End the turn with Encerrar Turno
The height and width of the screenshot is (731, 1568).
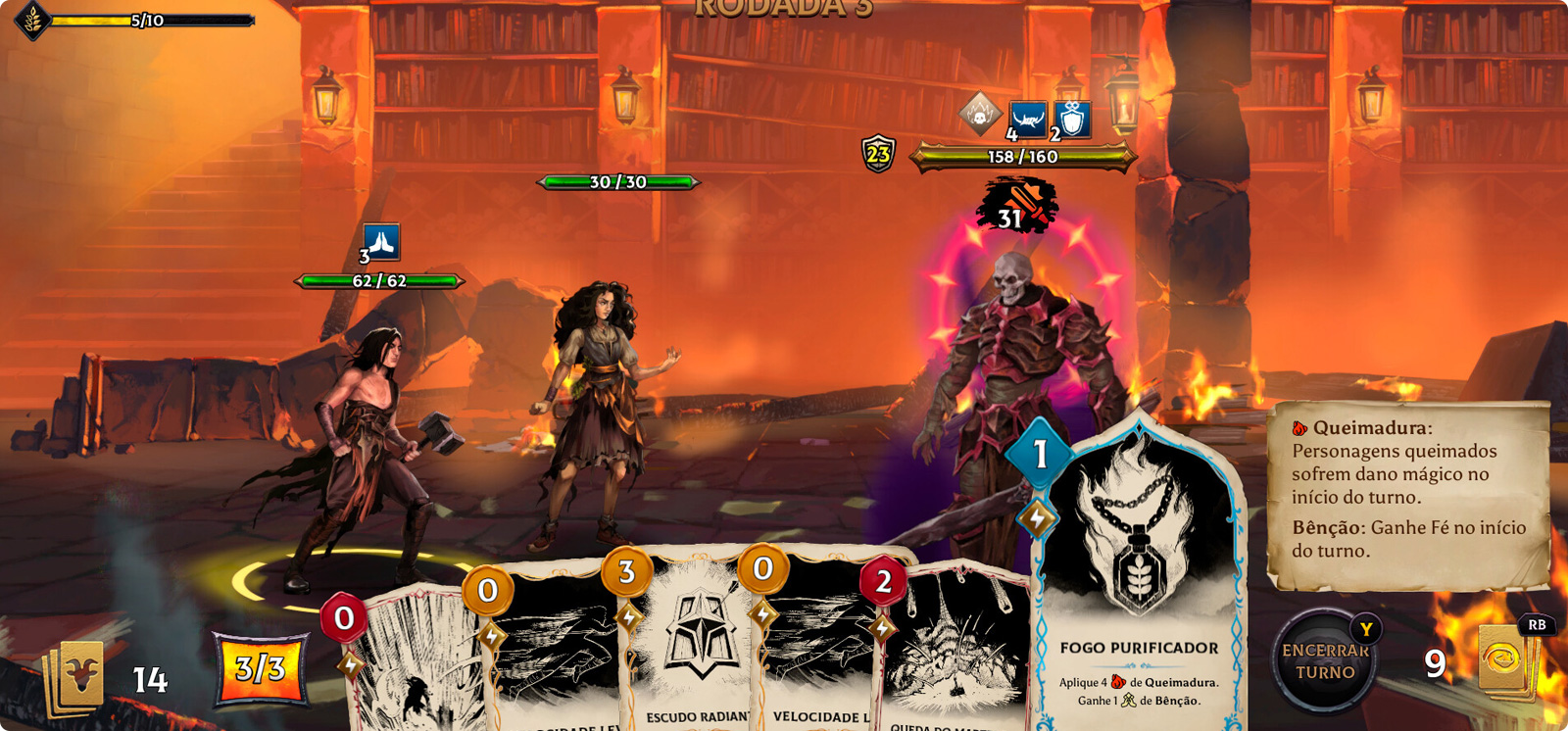pos(1325,662)
